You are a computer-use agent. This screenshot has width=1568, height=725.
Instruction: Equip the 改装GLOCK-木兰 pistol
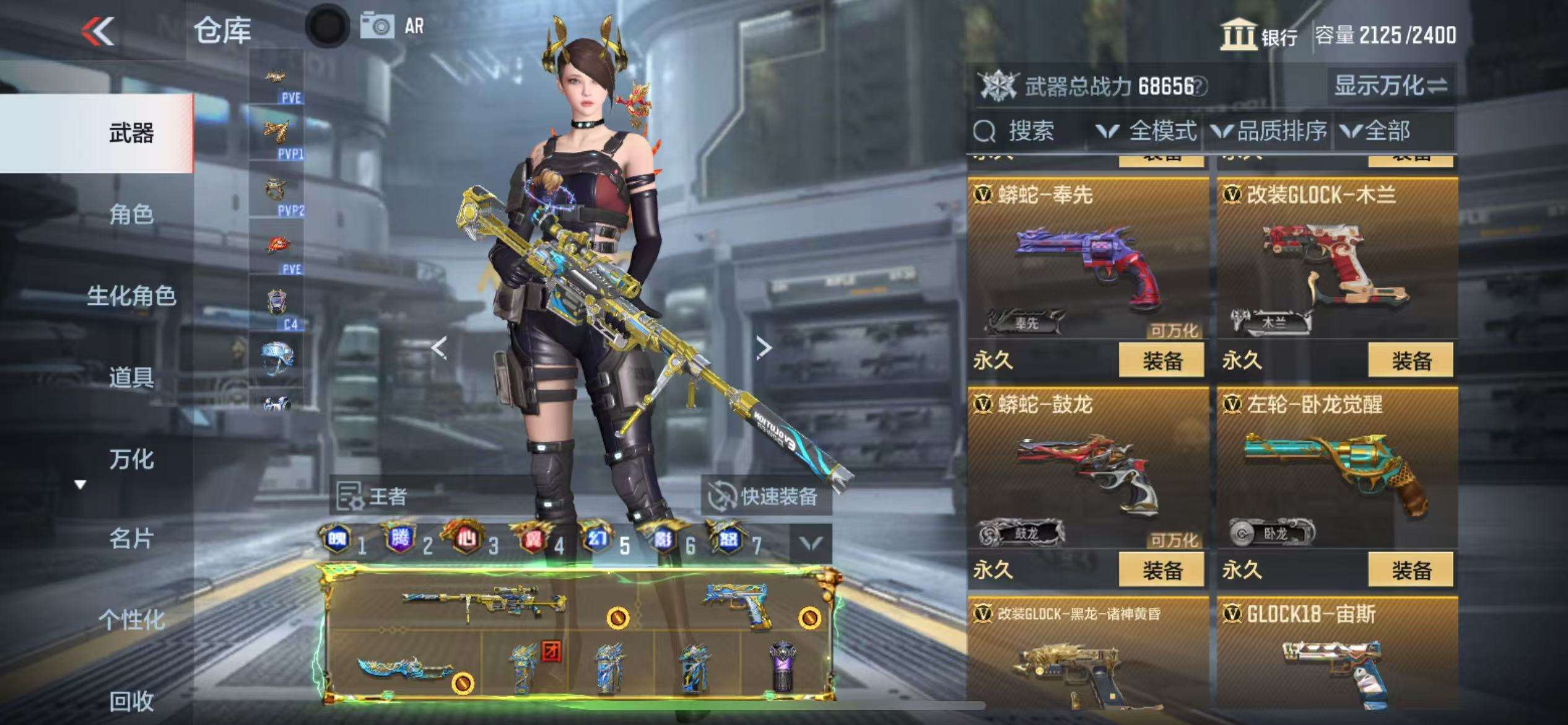(1411, 361)
